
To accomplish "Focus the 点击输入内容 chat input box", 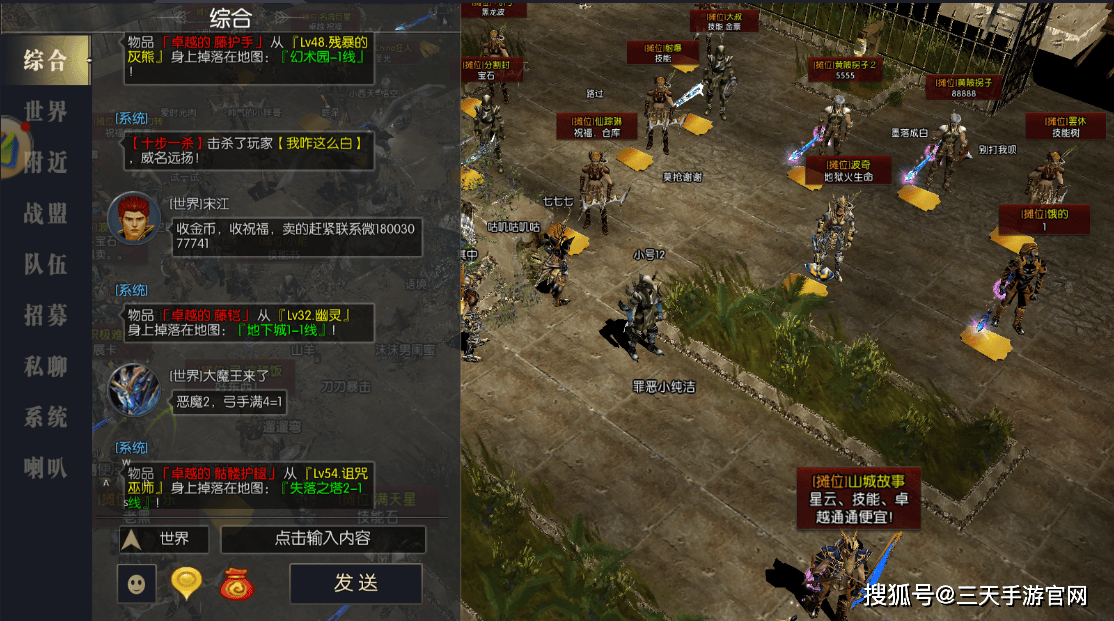I will coord(323,539).
